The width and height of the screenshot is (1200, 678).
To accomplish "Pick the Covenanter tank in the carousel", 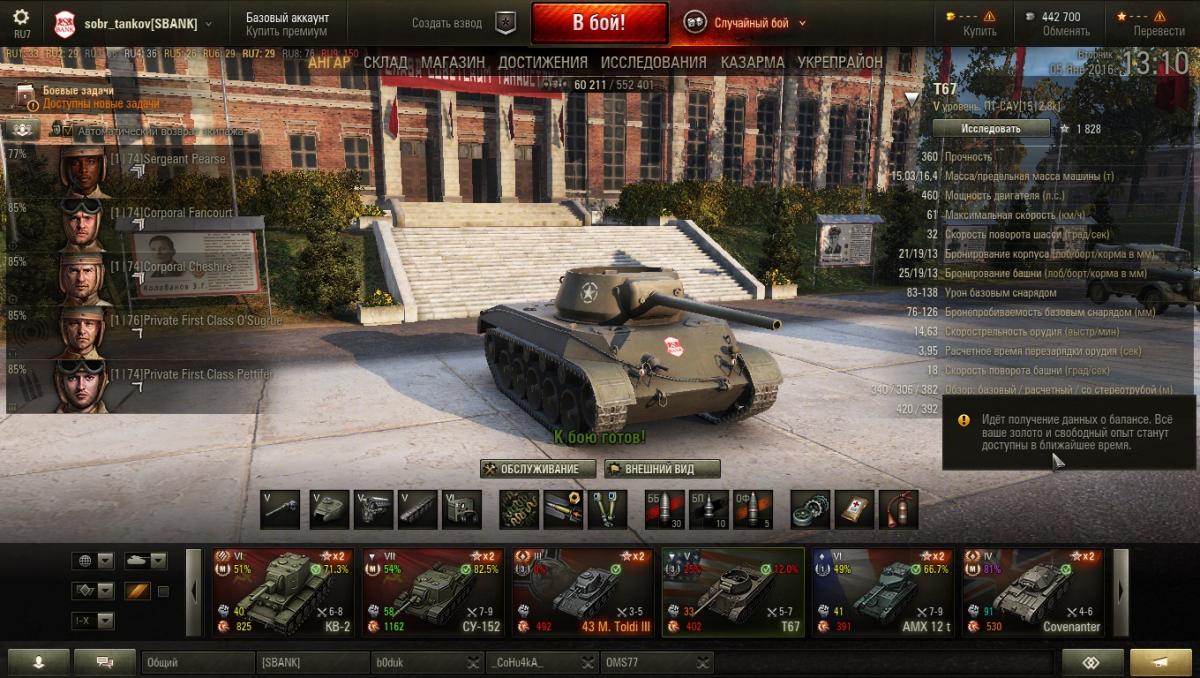I will pyautogui.click(x=1031, y=592).
